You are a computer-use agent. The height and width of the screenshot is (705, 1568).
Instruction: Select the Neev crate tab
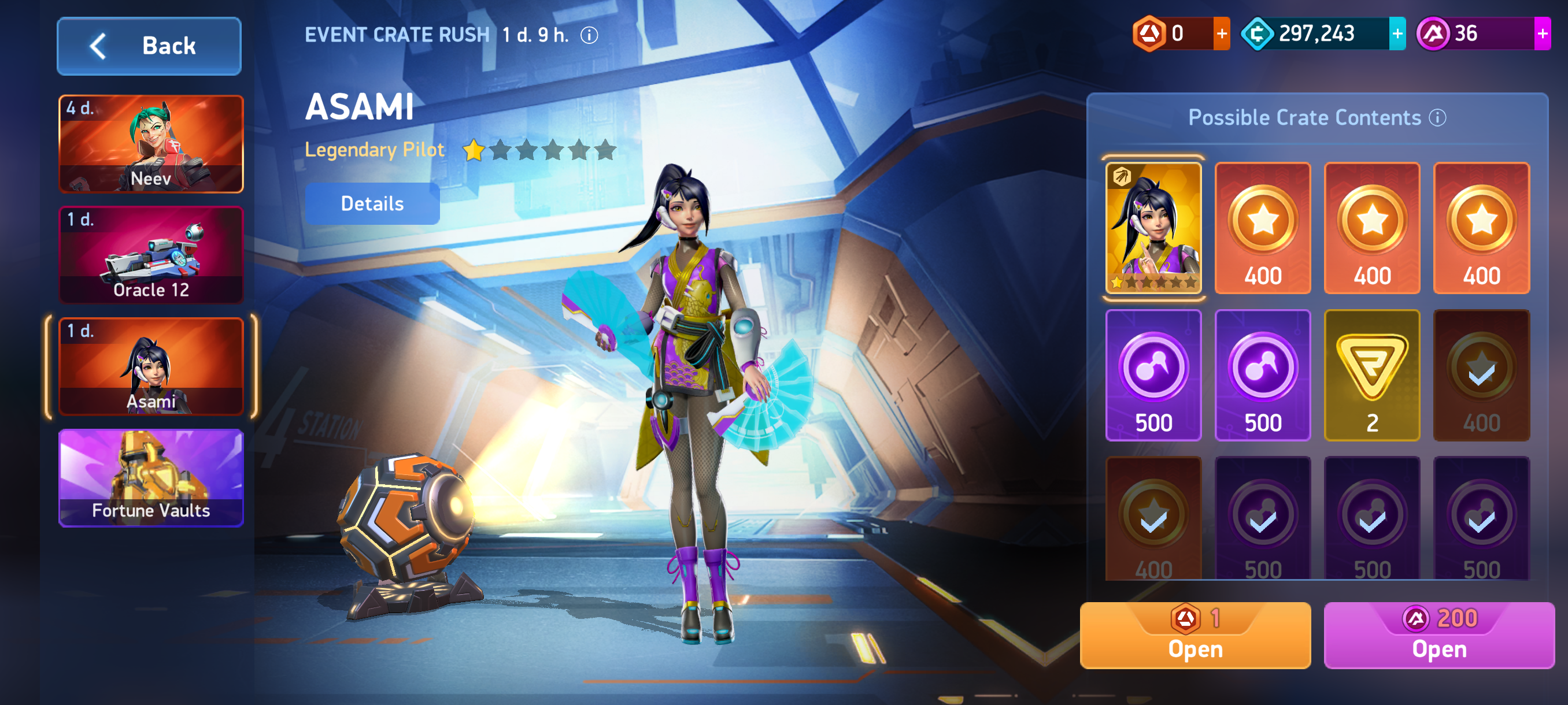point(151,144)
